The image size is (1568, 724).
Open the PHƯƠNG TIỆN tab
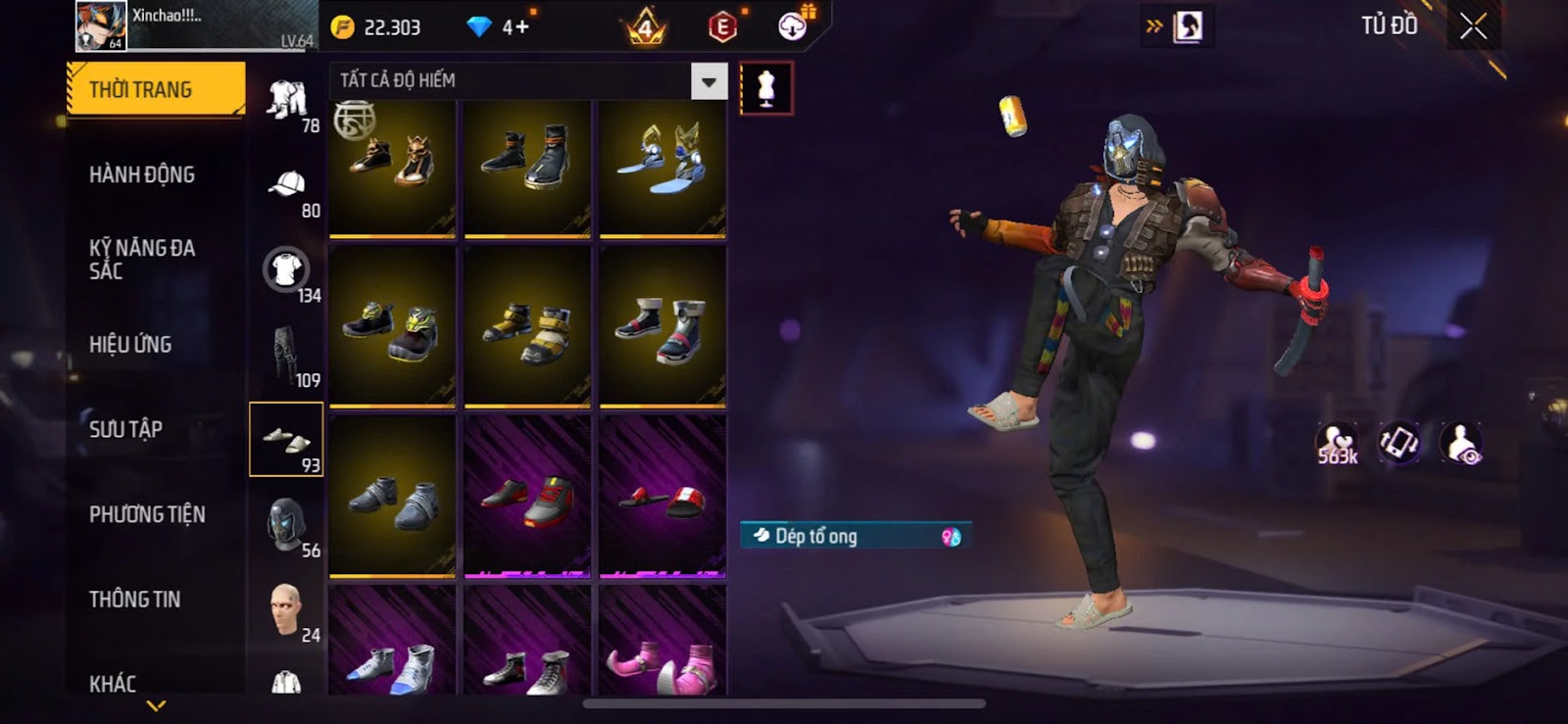pos(147,514)
